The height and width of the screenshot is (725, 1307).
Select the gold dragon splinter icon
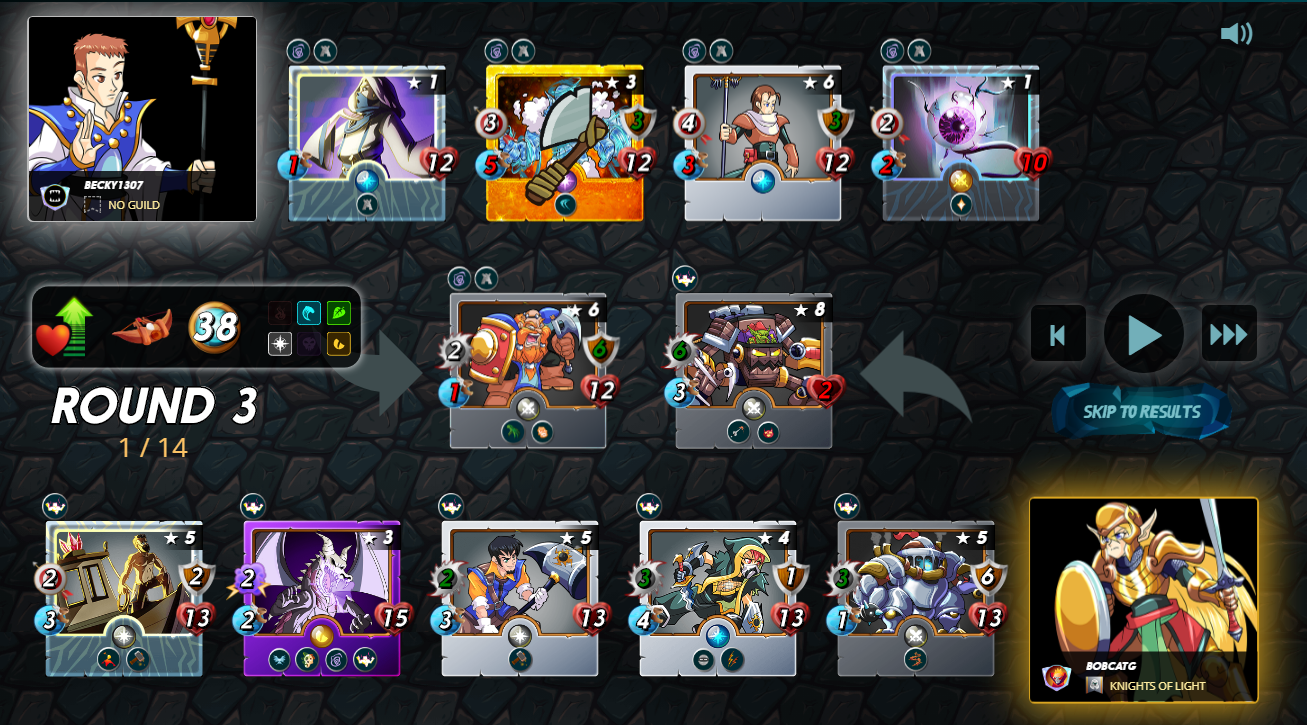[x=339, y=342]
